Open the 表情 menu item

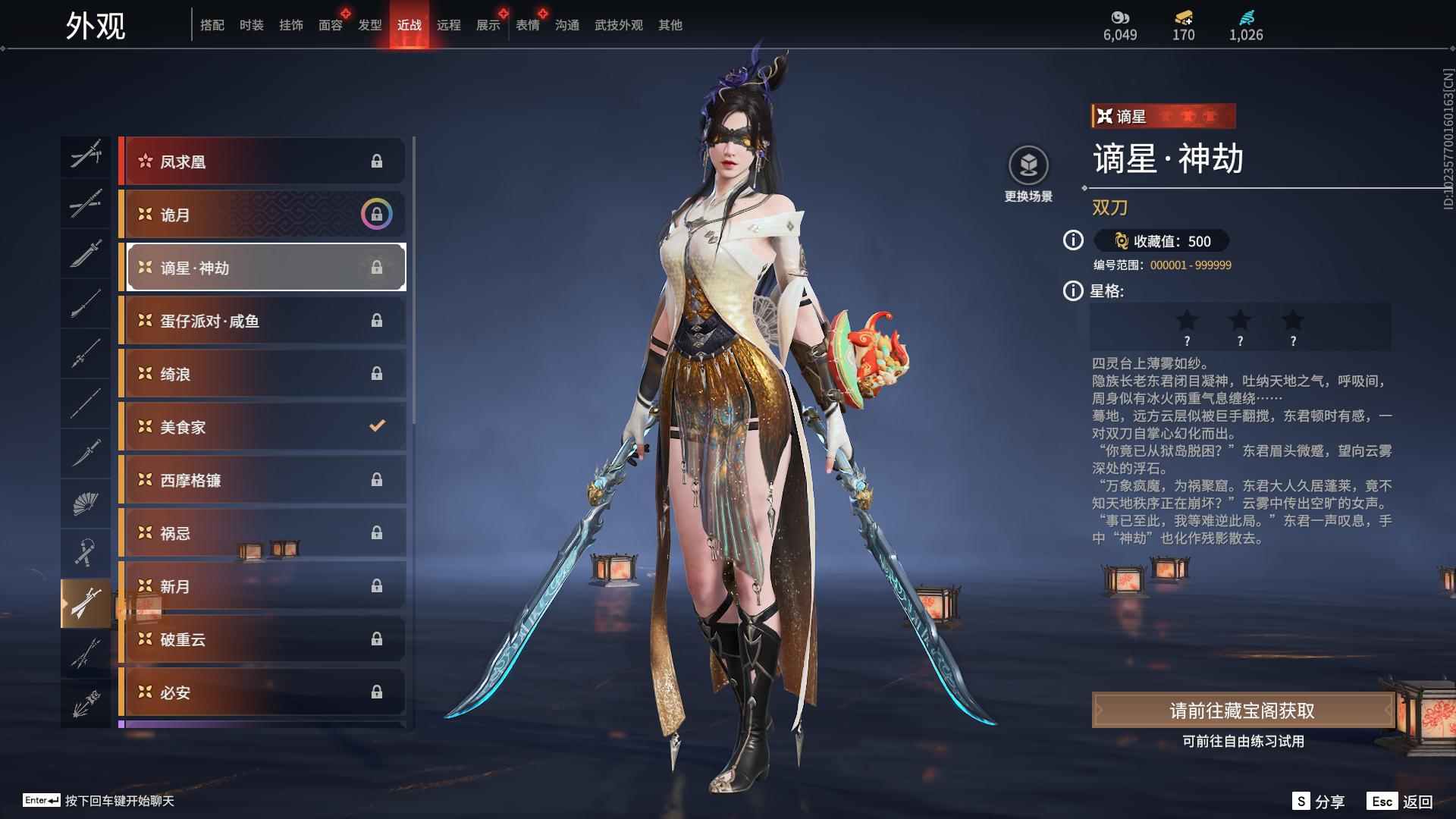[526, 24]
